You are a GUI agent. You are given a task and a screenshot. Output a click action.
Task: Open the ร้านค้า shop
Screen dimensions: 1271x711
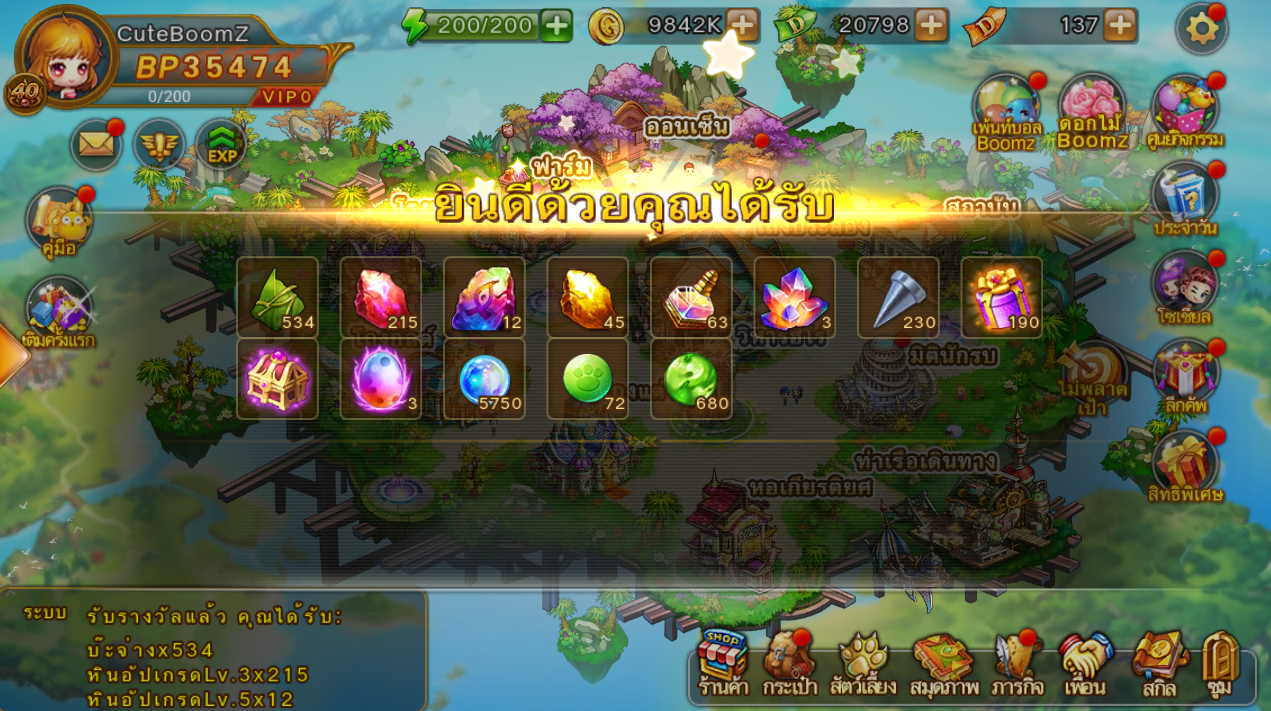(x=723, y=661)
